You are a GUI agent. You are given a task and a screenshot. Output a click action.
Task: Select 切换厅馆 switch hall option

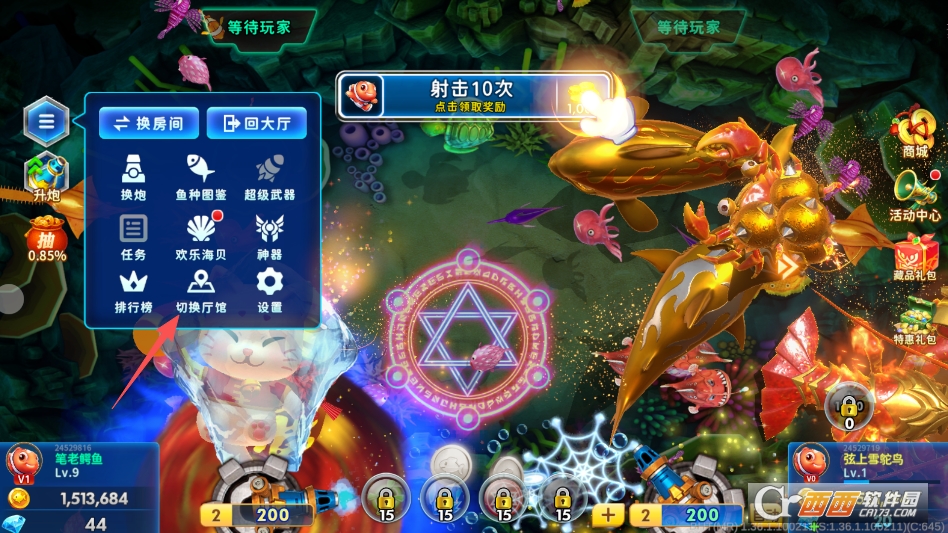(201, 290)
